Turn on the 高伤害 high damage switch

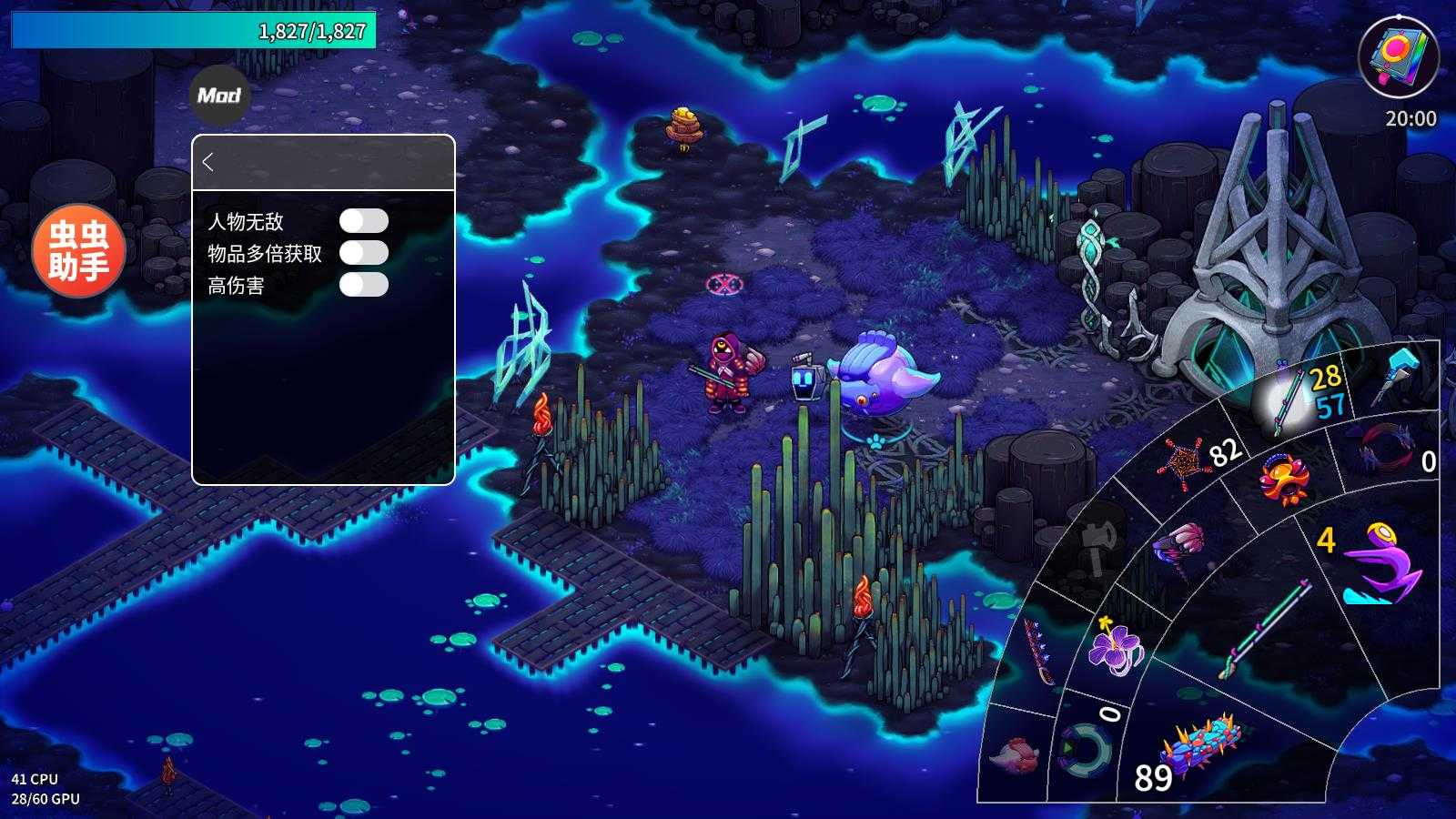(x=363, y=285)
